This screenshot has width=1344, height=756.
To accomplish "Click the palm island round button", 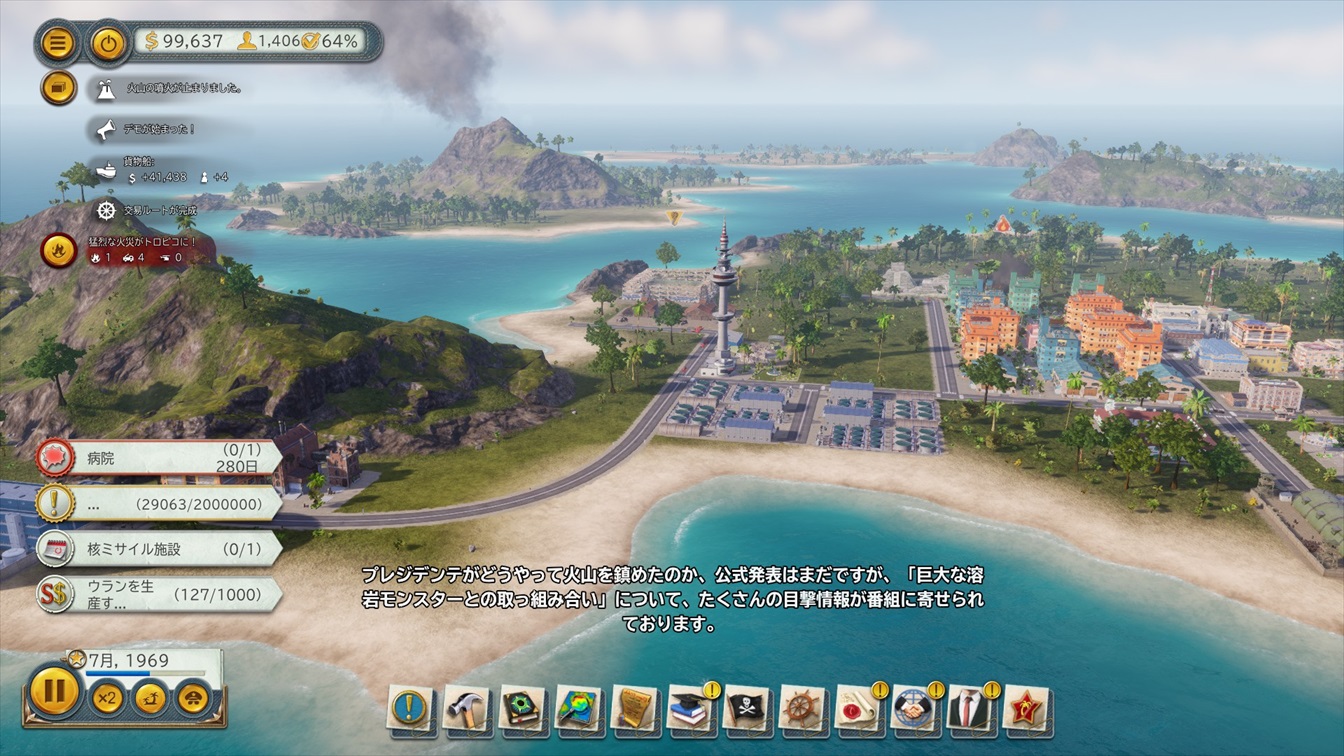I will click(150, 698).
